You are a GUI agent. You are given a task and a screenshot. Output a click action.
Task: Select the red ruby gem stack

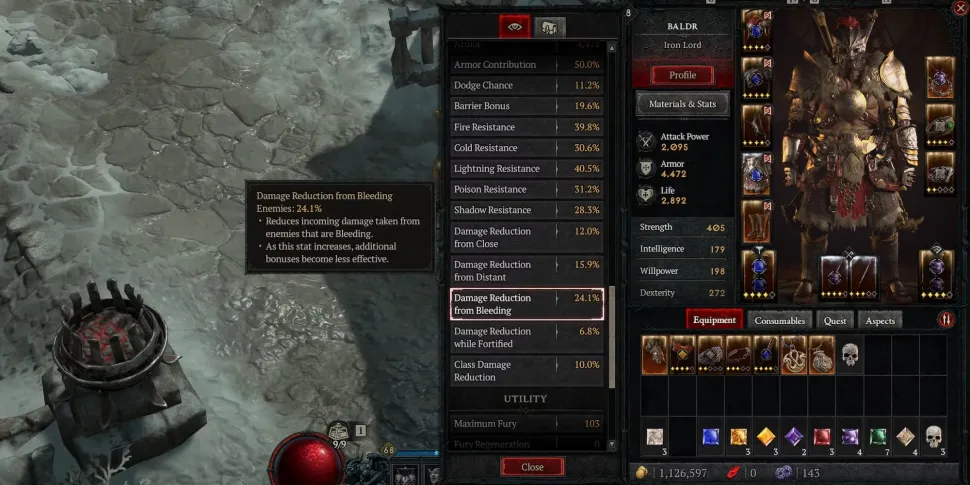[822, 436]
